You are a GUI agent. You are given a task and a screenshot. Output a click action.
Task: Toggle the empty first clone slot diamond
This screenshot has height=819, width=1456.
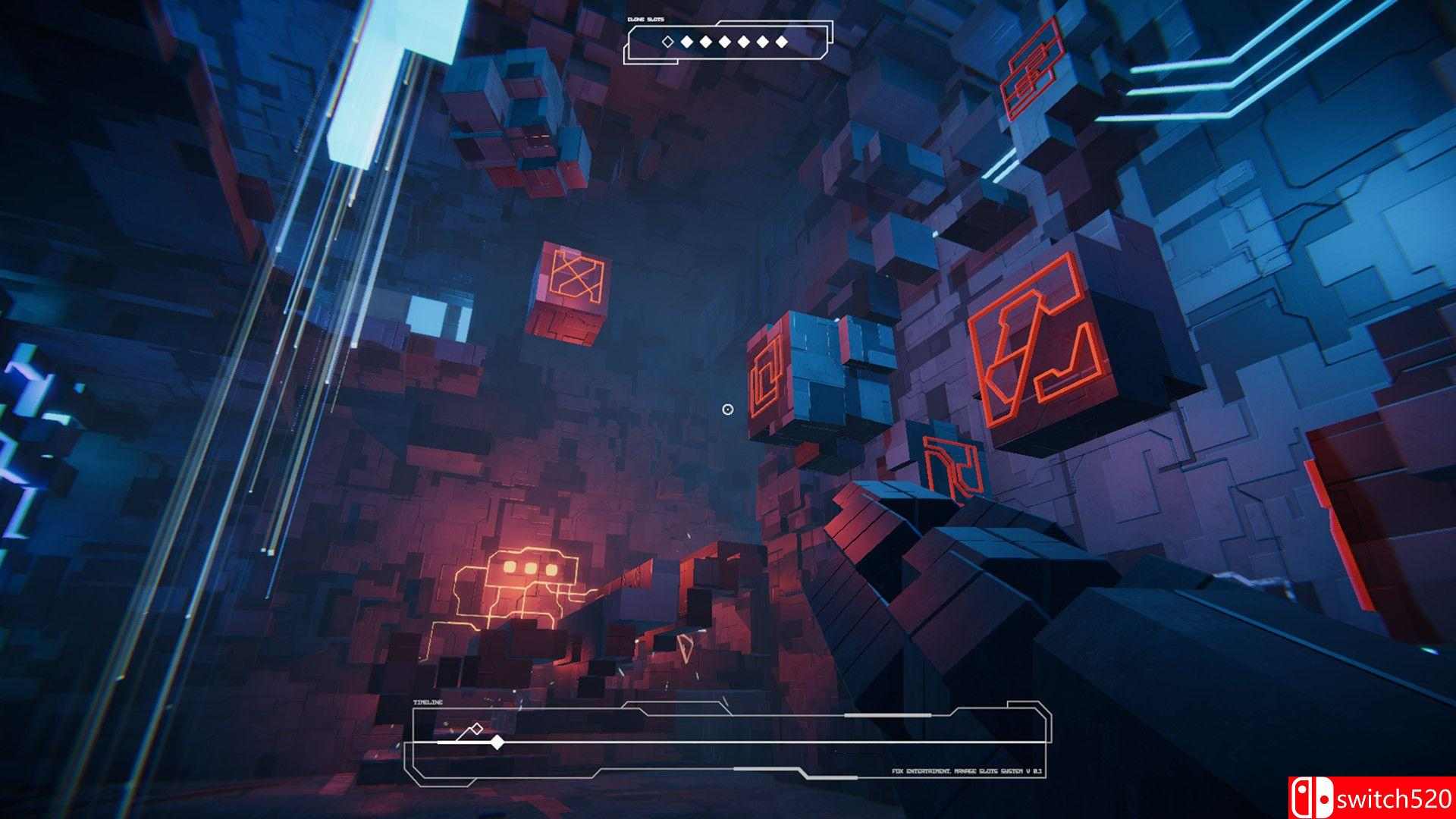(x=667, y=41)
